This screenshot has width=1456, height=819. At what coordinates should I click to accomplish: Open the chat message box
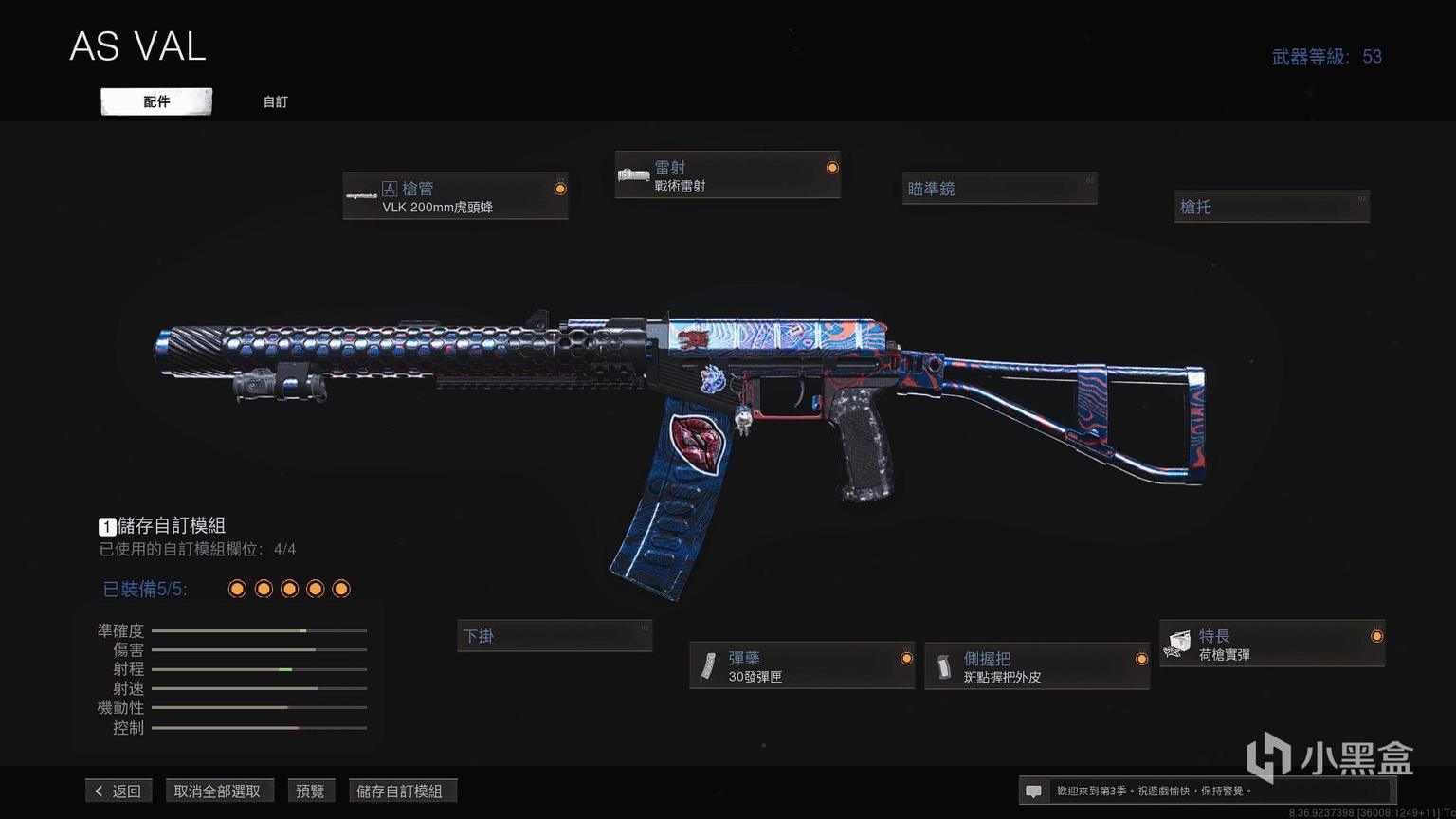1034,791
